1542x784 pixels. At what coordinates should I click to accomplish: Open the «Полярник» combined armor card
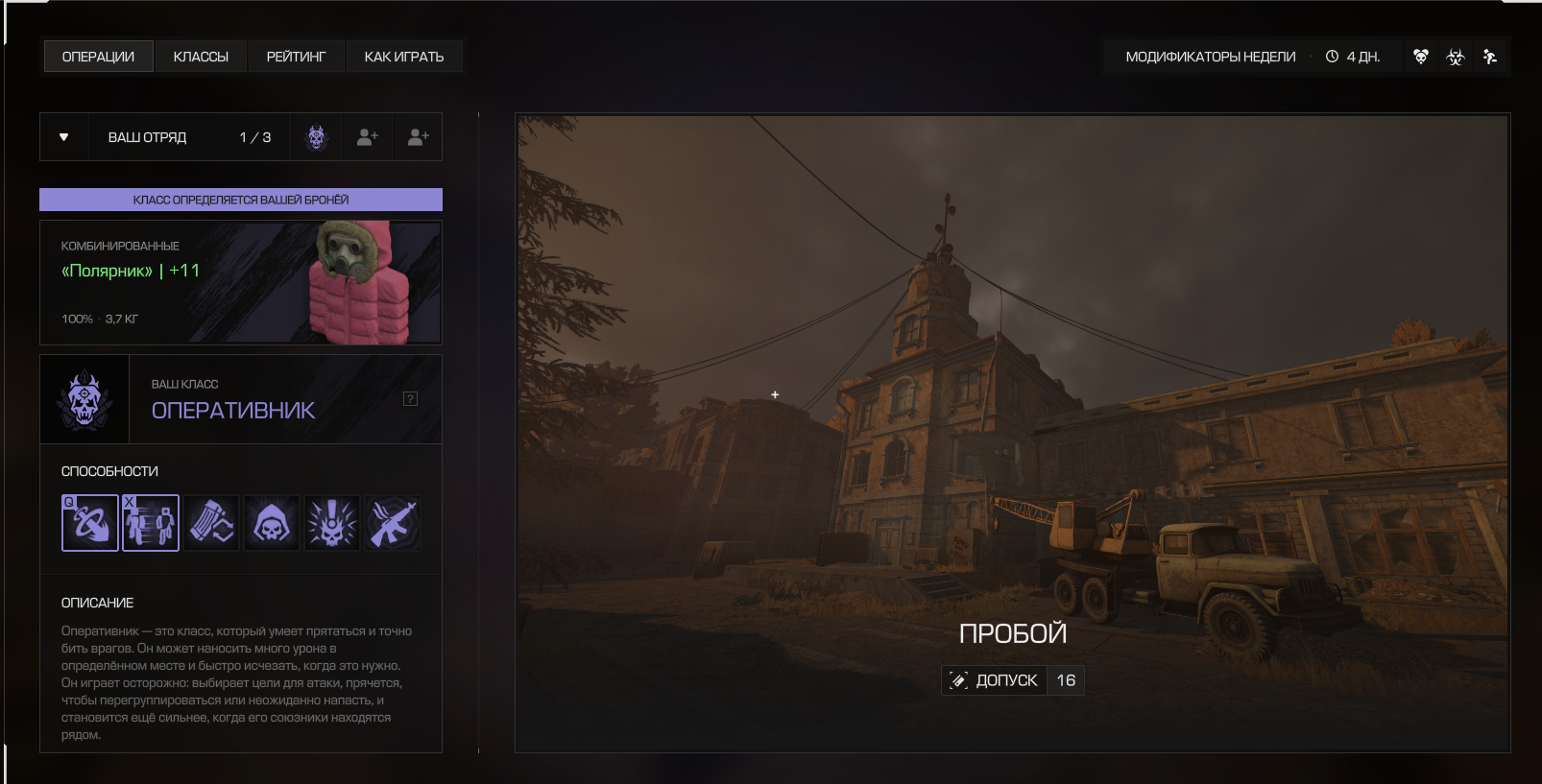(x=240, y=282)
